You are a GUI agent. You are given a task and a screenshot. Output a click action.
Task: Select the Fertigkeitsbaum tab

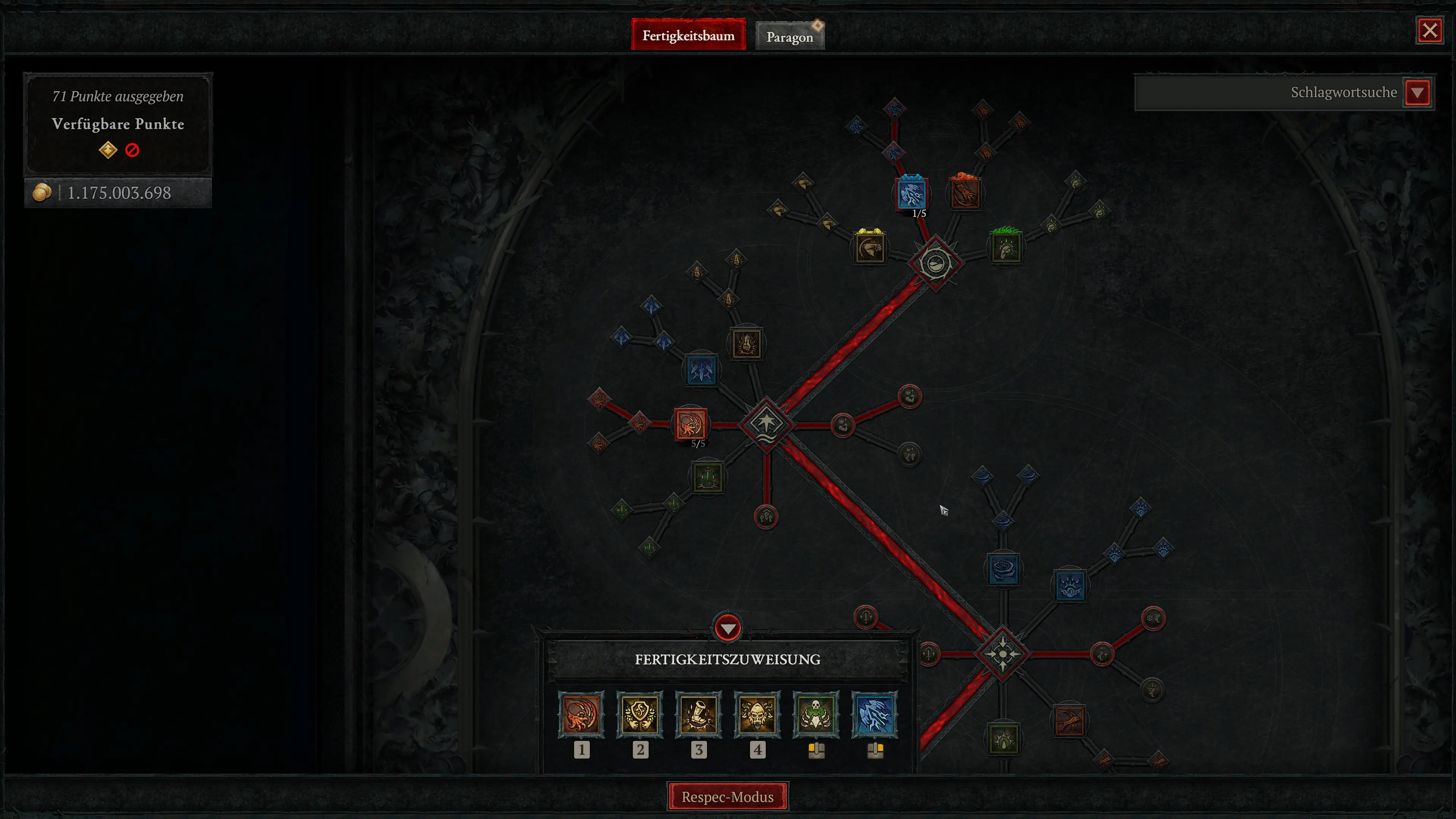pyautogui.click(x=688, y=36)
